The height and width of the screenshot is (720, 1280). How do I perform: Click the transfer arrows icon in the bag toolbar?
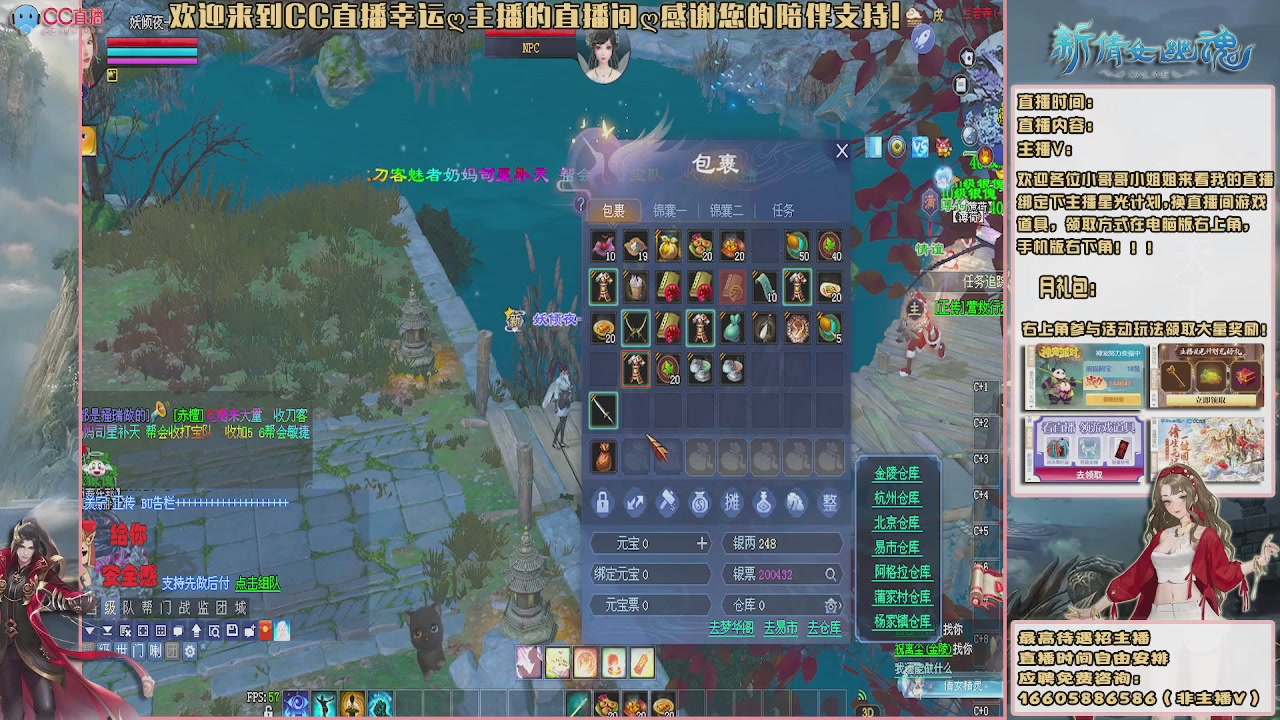635,501
